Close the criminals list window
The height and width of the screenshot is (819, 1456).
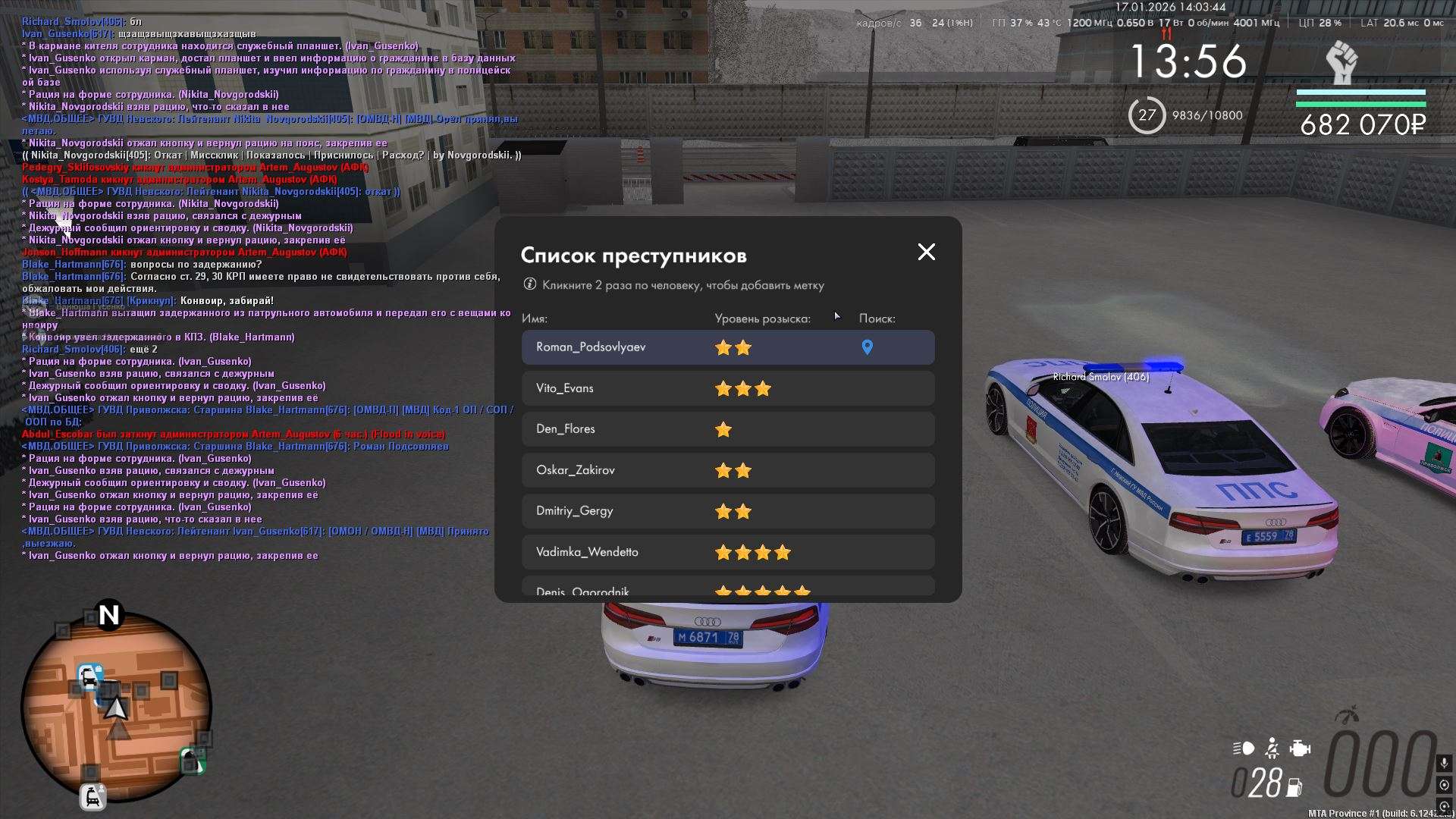pos(926,252)
